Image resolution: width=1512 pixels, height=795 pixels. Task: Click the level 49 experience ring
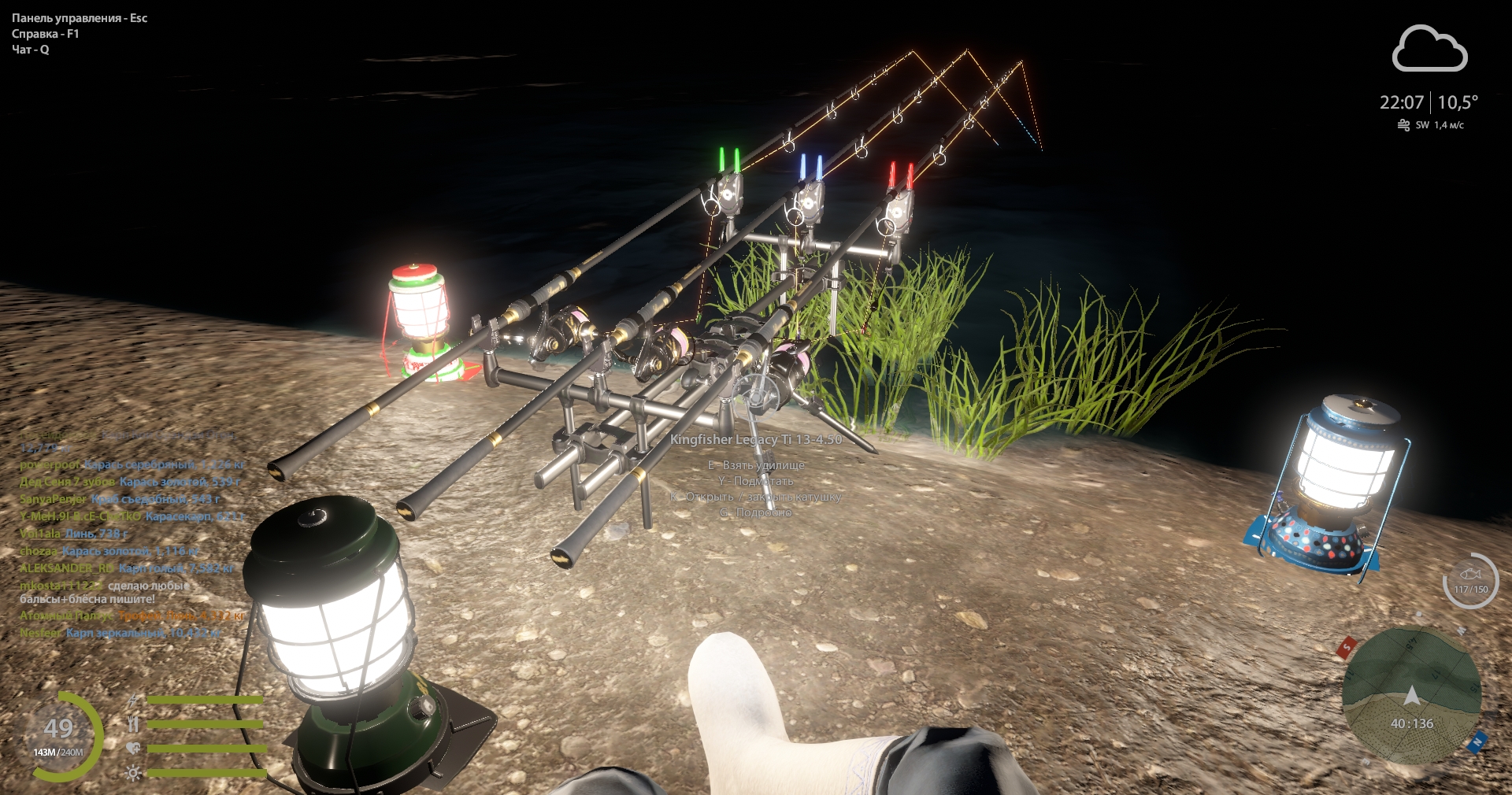coord(60,736)
